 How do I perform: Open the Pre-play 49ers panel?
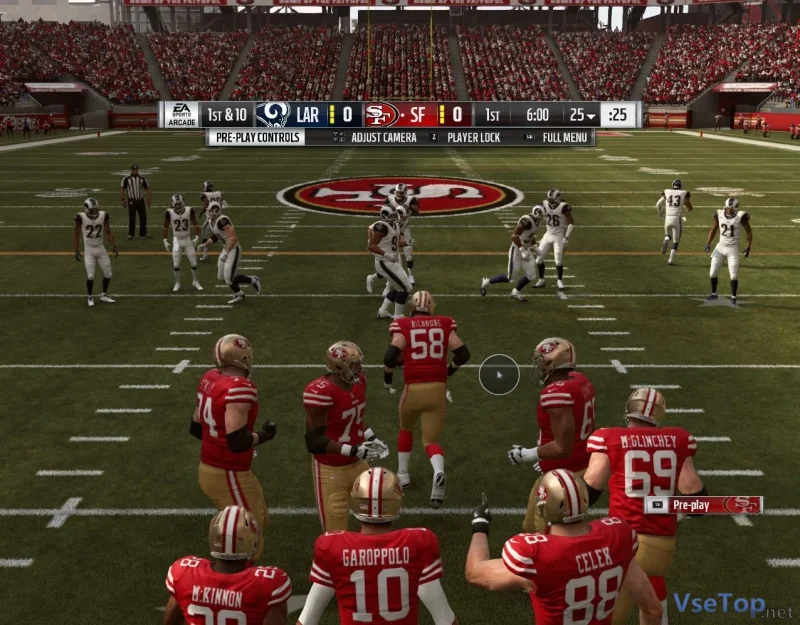pos(704,505)
